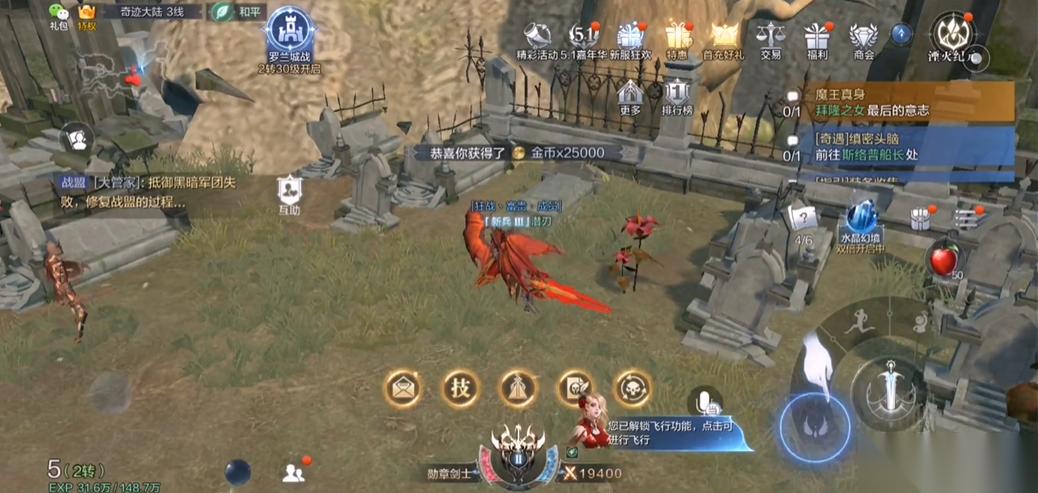Open the 5.1嘉年华 carnival event
The height and width of the screenshot is (493, 1038).
(x=583, y=36)
